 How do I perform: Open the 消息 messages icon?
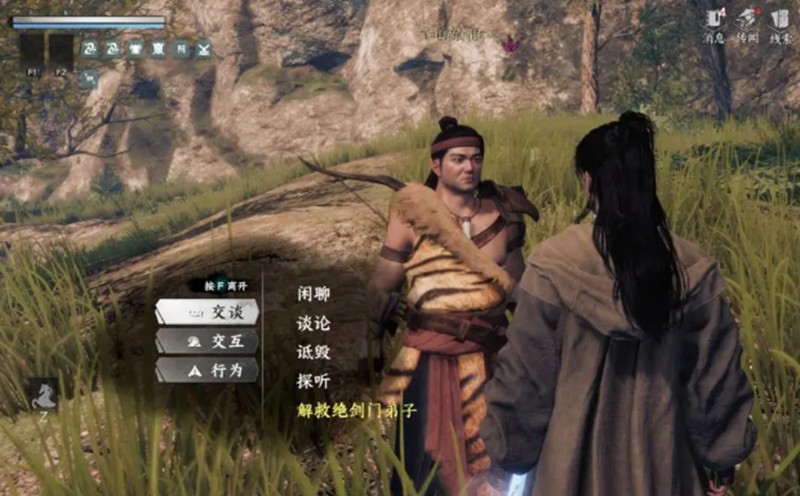714,20
